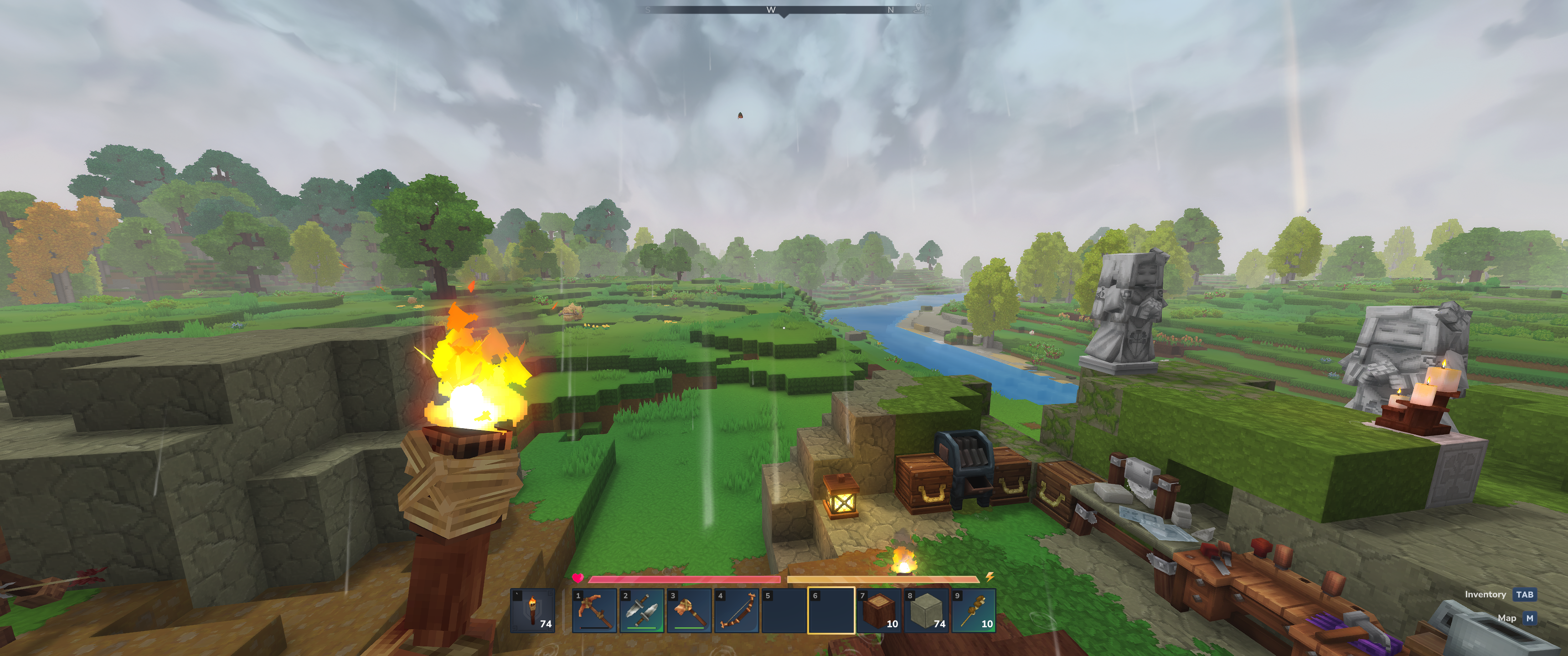Select the twin daggers slot

pyautogui.click(x=642, y=610)
